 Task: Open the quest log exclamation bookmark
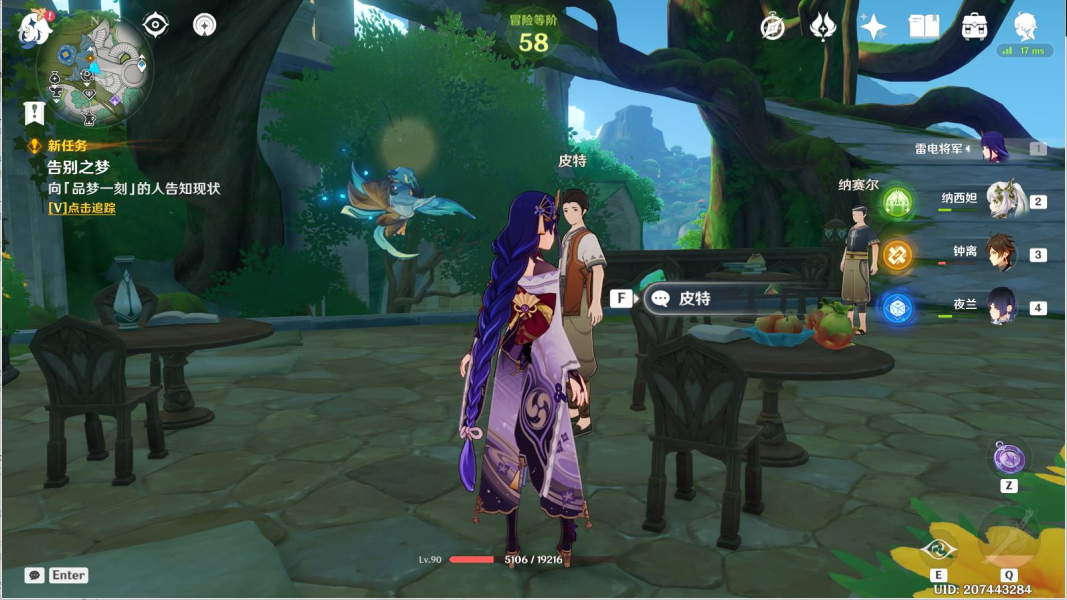pyautogui.click(x=35, y=112)
